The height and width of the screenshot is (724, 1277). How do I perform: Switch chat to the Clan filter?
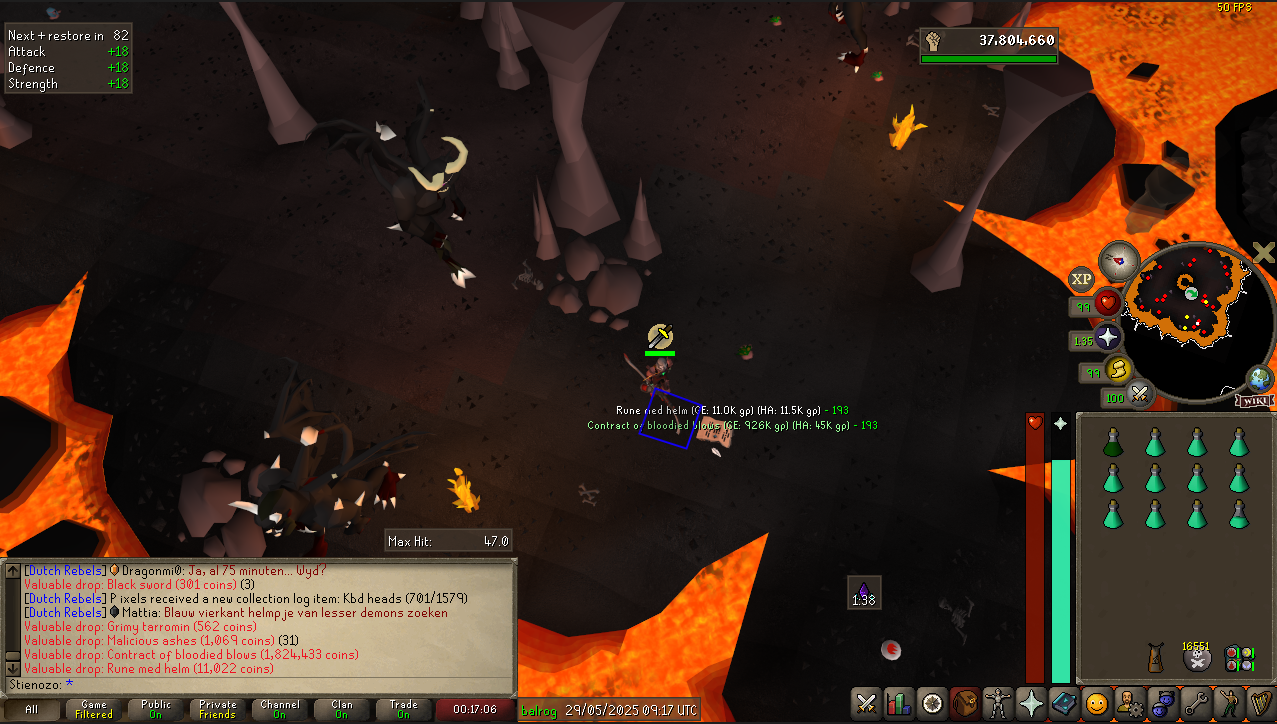tap(341, 710)
